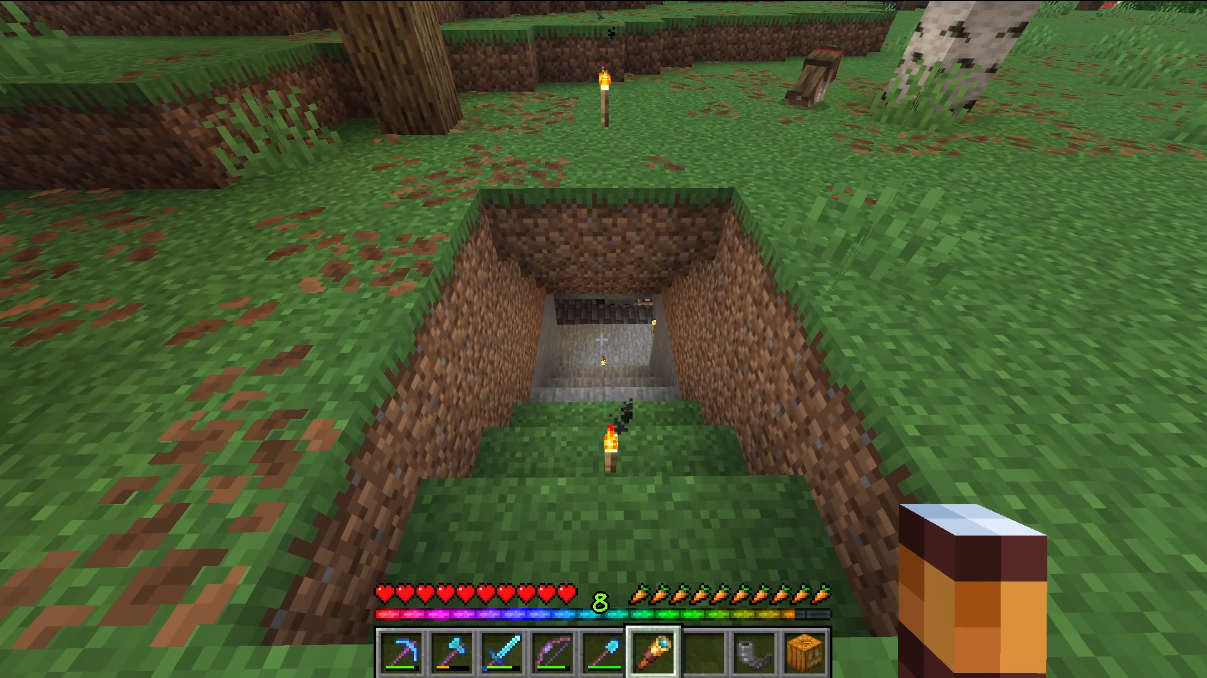Switch to the enchanted bow slot
The image size is (1207, 678).
pos(551,653)
